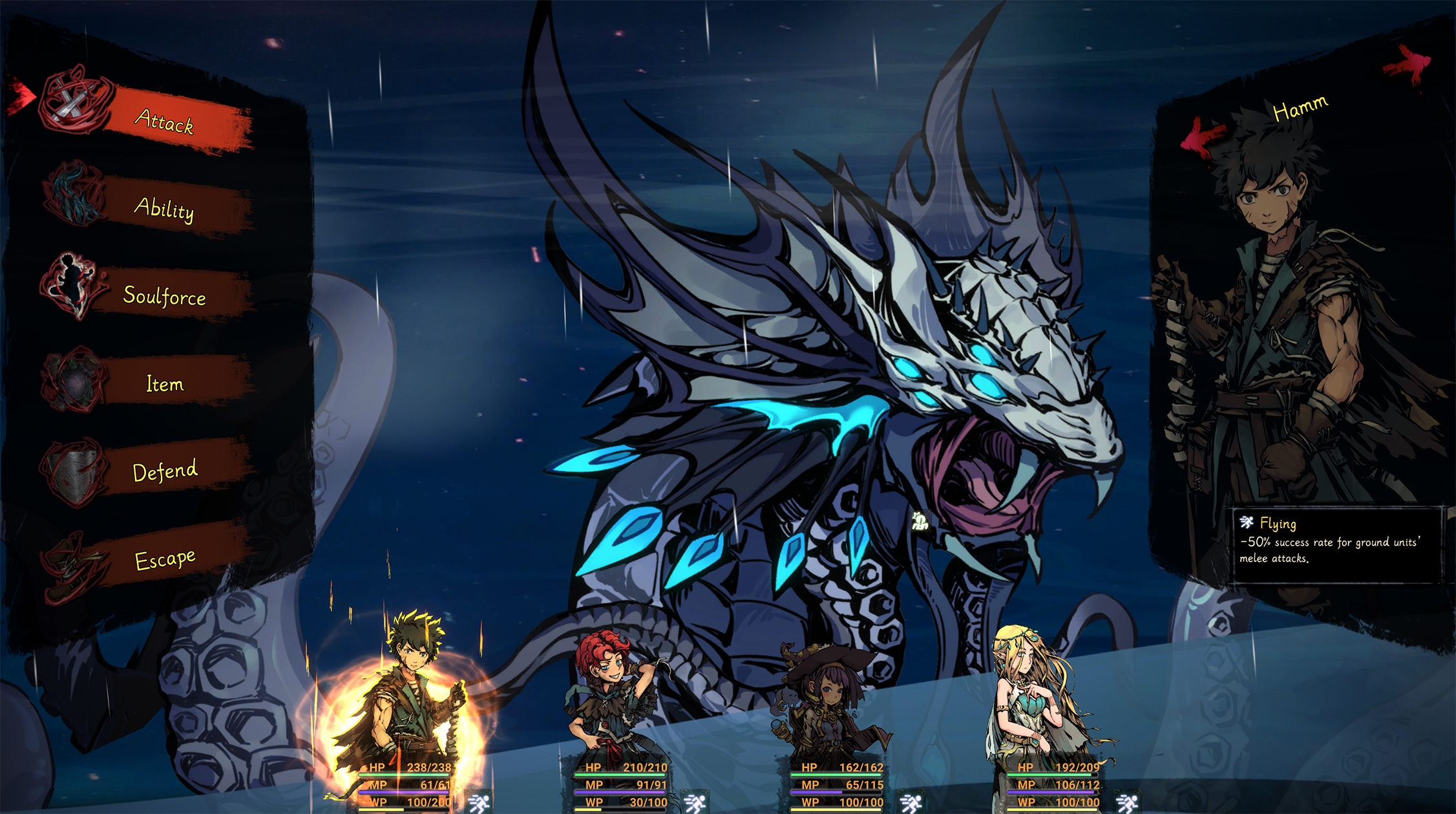The height and width of the screenshot is (814, 1456).
Task: Select Escape to flee the battle
Action: [x=164, y=559]
